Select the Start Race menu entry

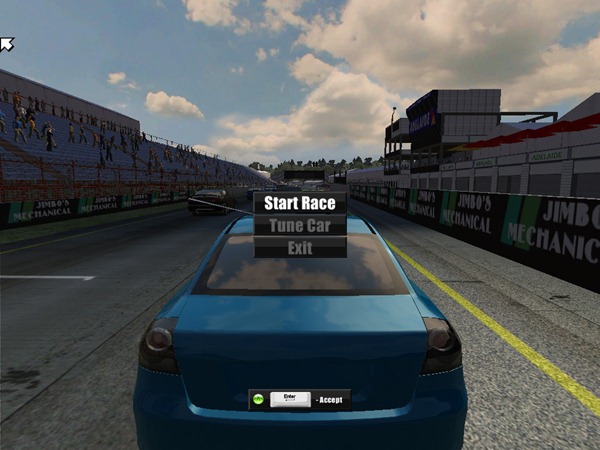(300, 203)
